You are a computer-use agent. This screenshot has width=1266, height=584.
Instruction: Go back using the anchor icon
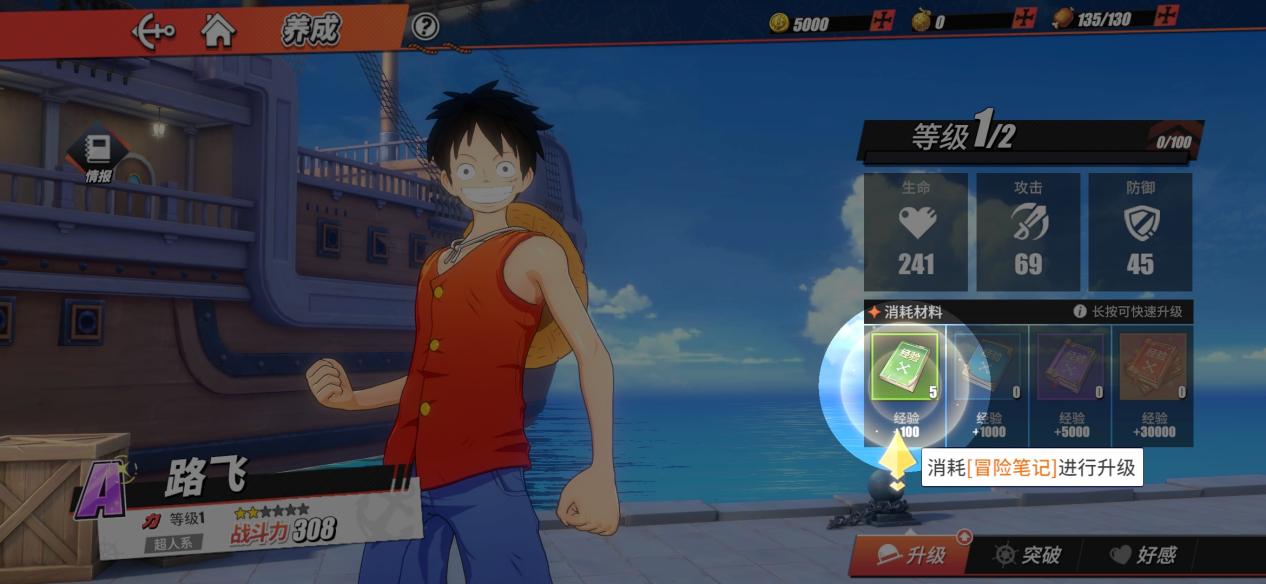click(153, 31)
